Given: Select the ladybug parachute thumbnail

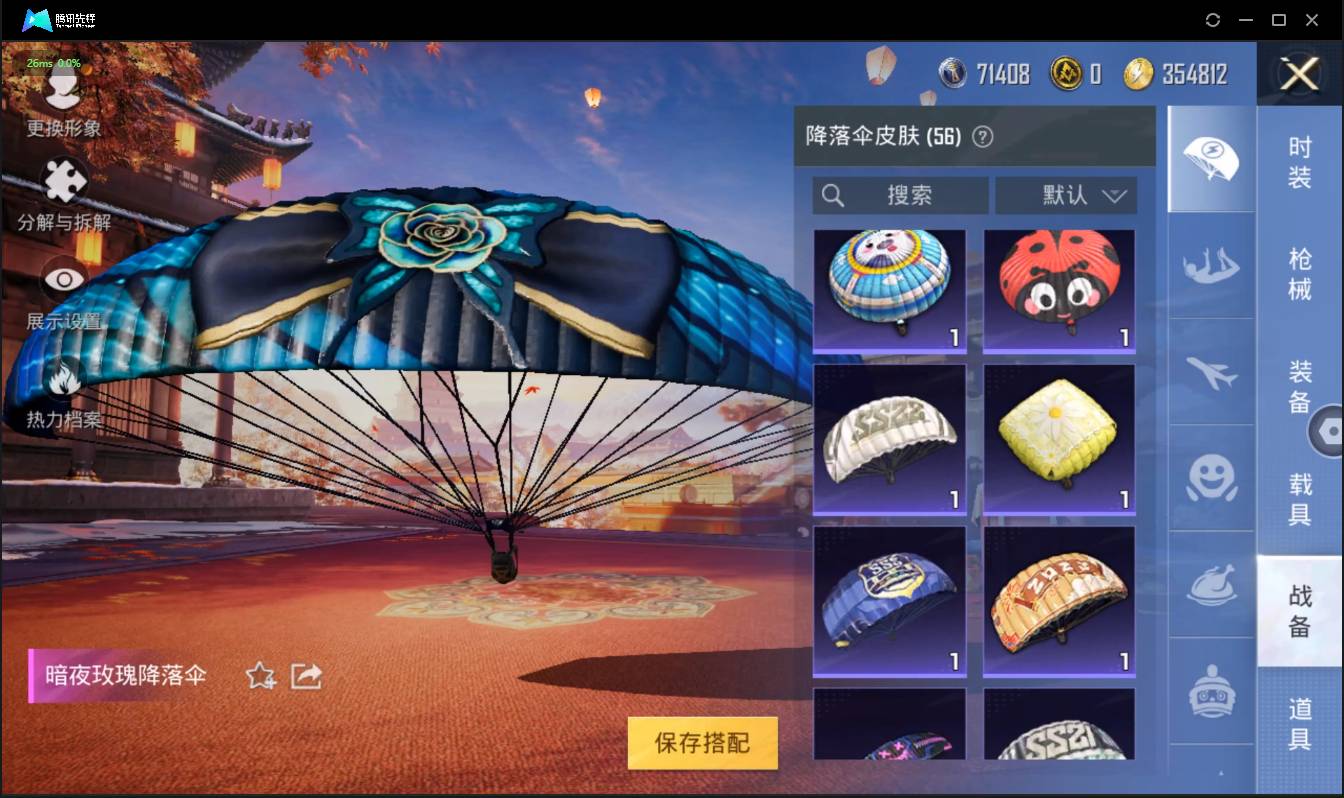Looking at the screenshot, I should click(1058, 290).
